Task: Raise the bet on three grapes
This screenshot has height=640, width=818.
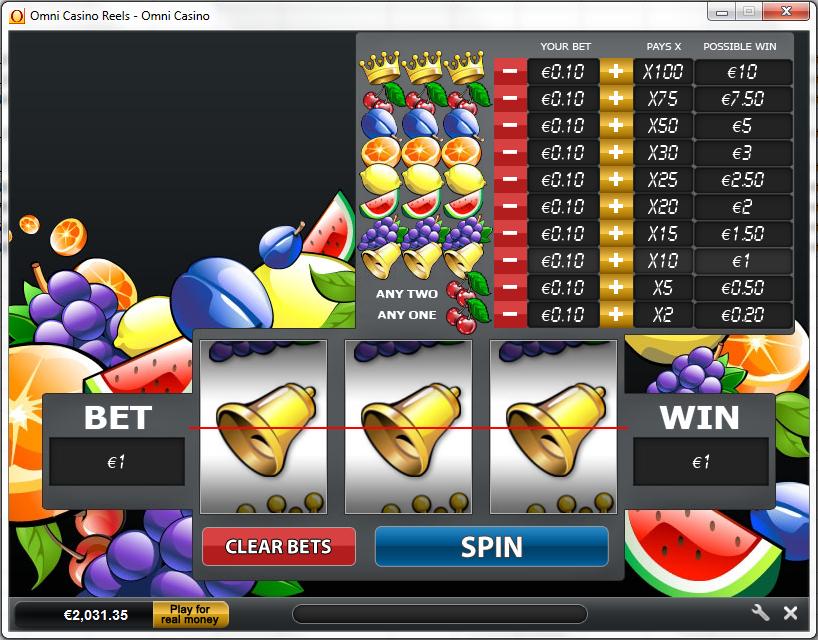Action: [616, 234]
